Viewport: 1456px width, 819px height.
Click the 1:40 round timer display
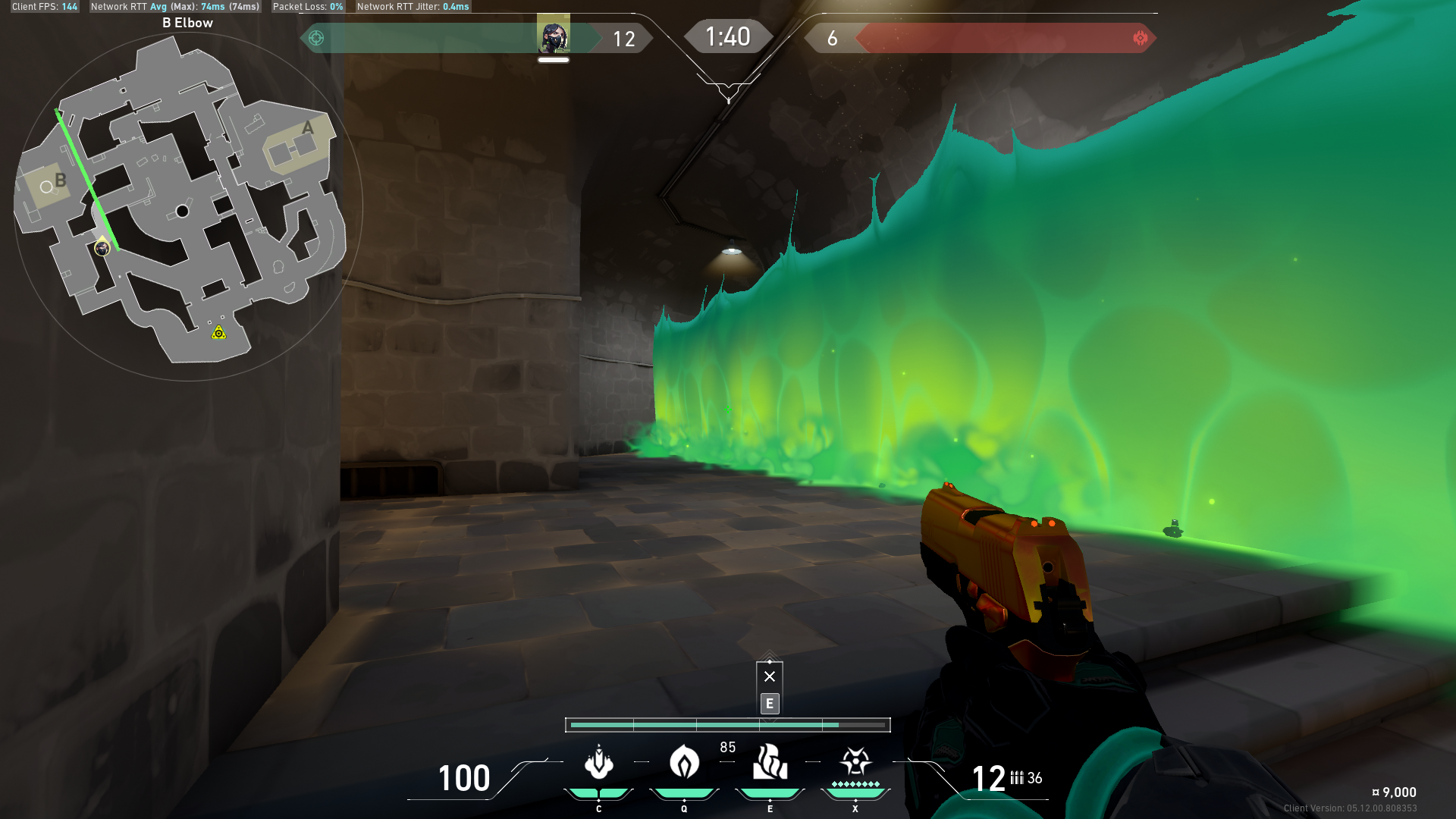[x=727, y=35]
